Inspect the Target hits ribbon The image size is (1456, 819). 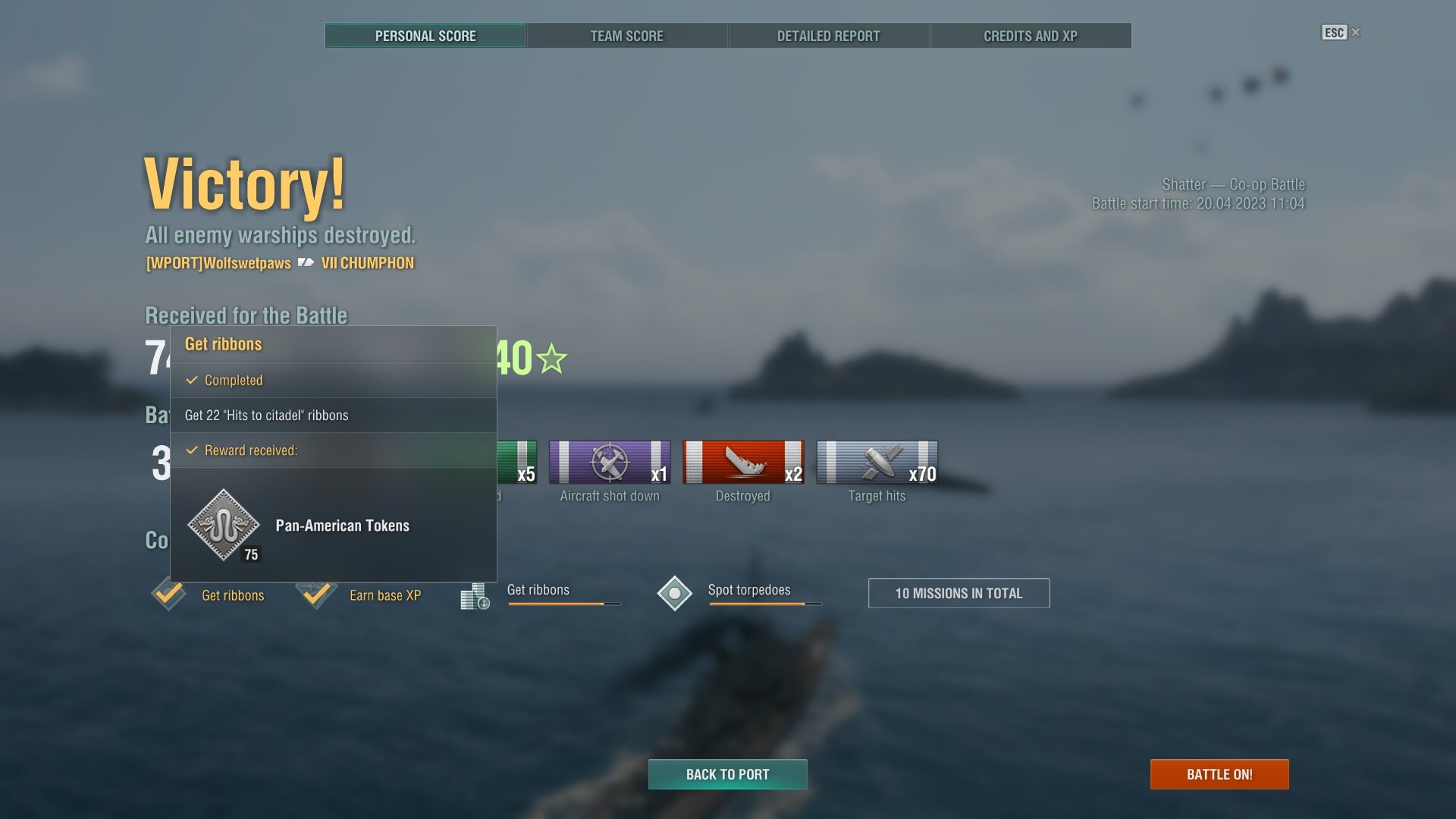pos(877,462)
